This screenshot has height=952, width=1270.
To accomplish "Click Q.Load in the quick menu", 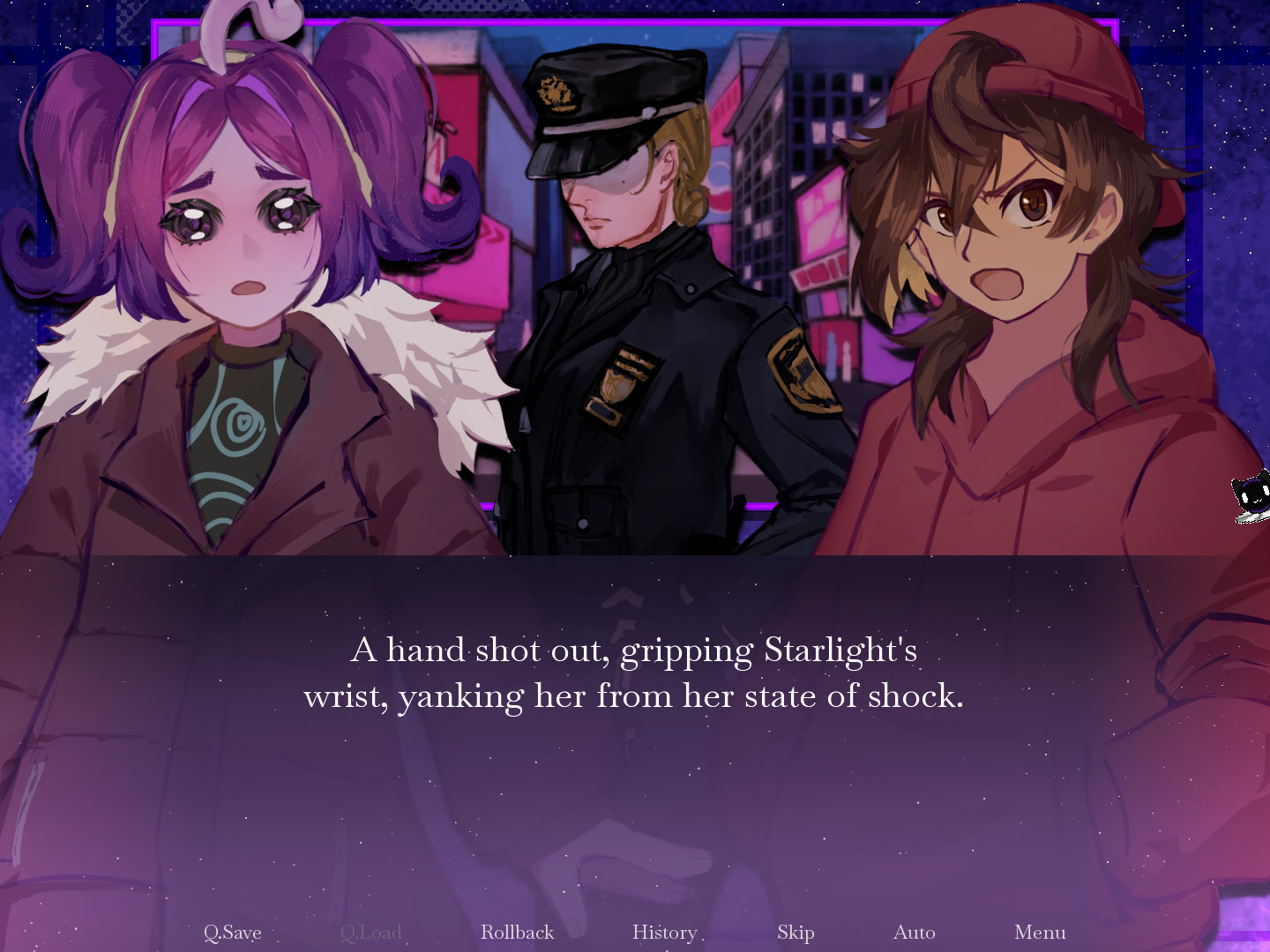I will pos(371,932).
